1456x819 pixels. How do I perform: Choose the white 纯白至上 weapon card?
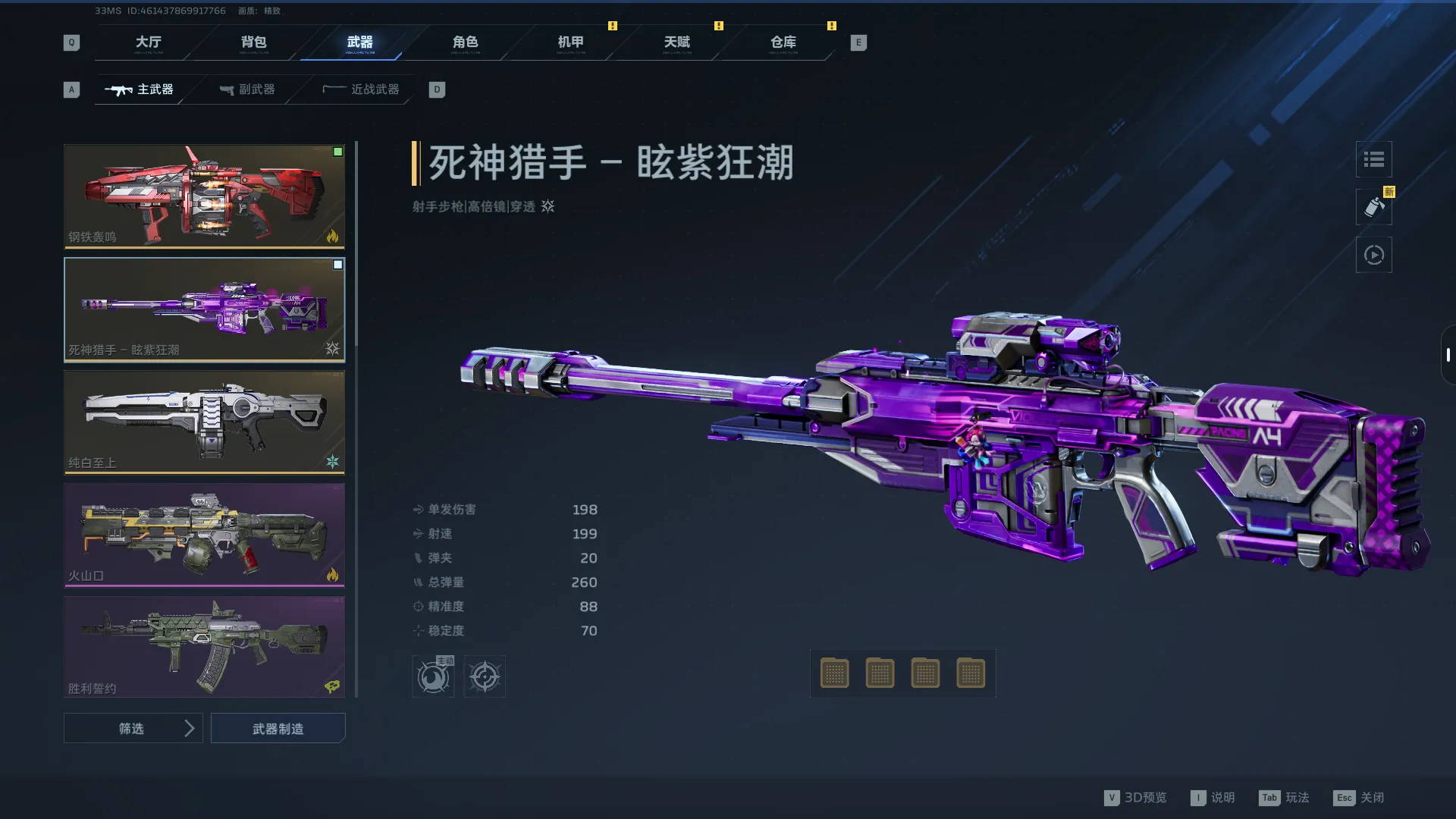(204, 422)
